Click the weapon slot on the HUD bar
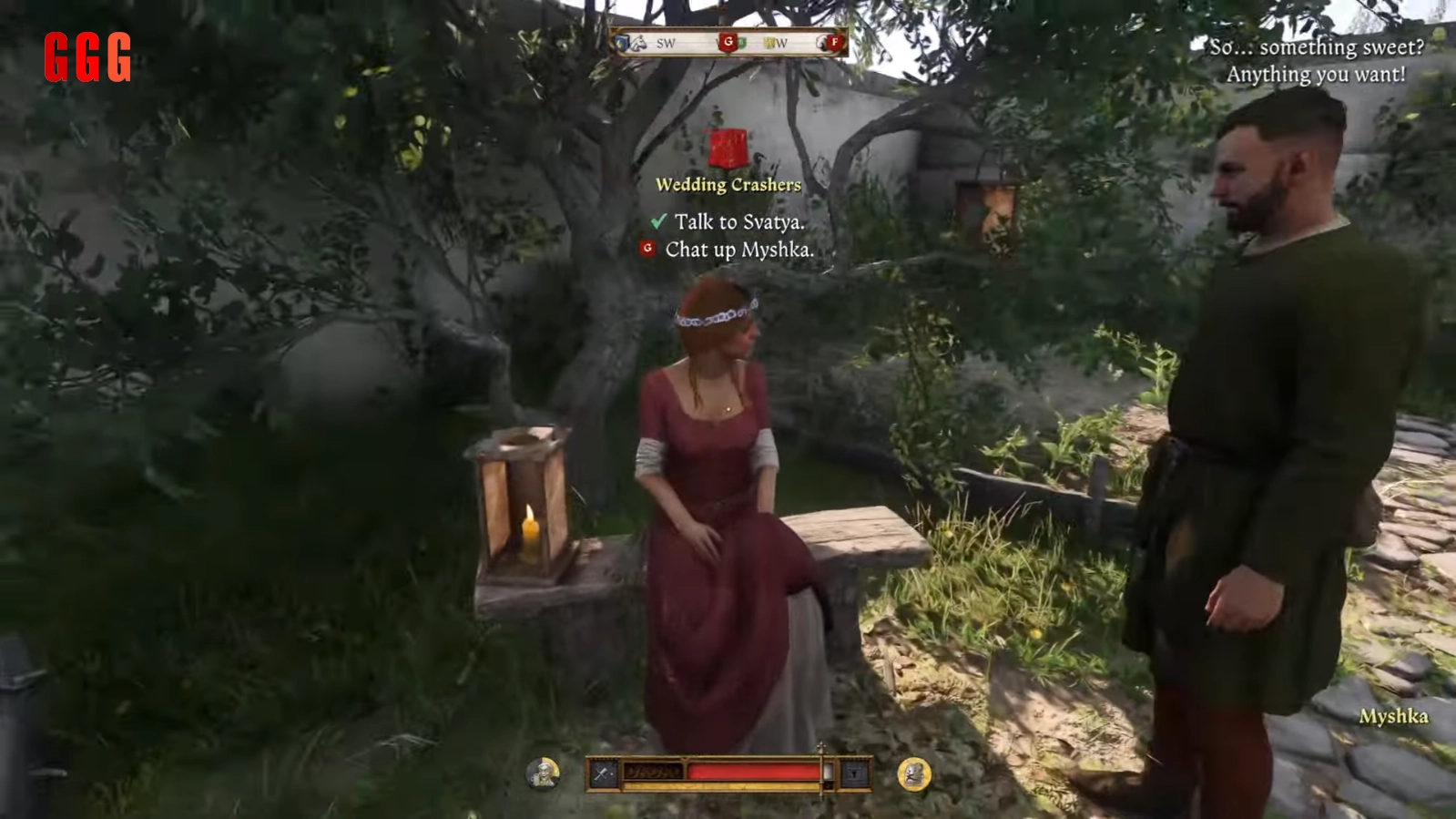1456x819 pixels. pos(604,773)
